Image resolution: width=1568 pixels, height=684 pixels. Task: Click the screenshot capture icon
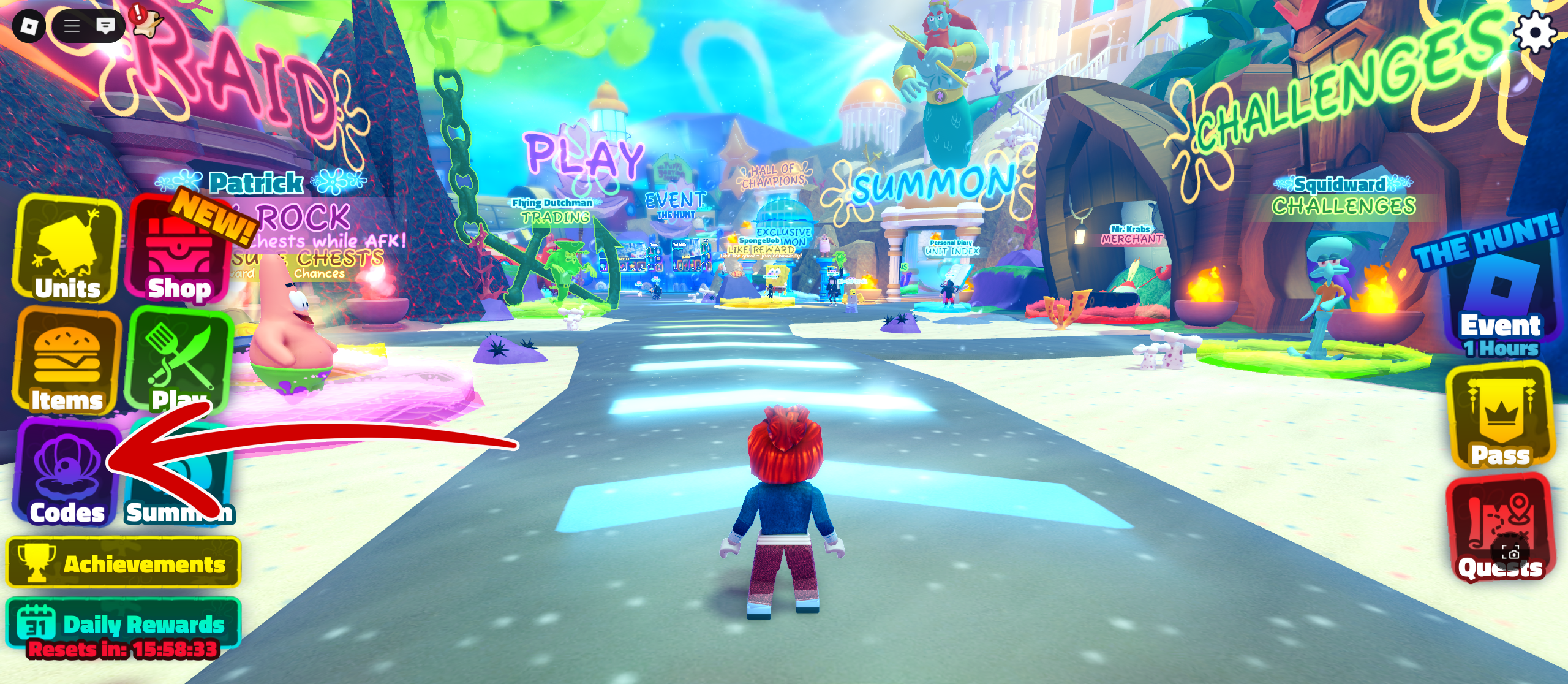point(1510,553)
